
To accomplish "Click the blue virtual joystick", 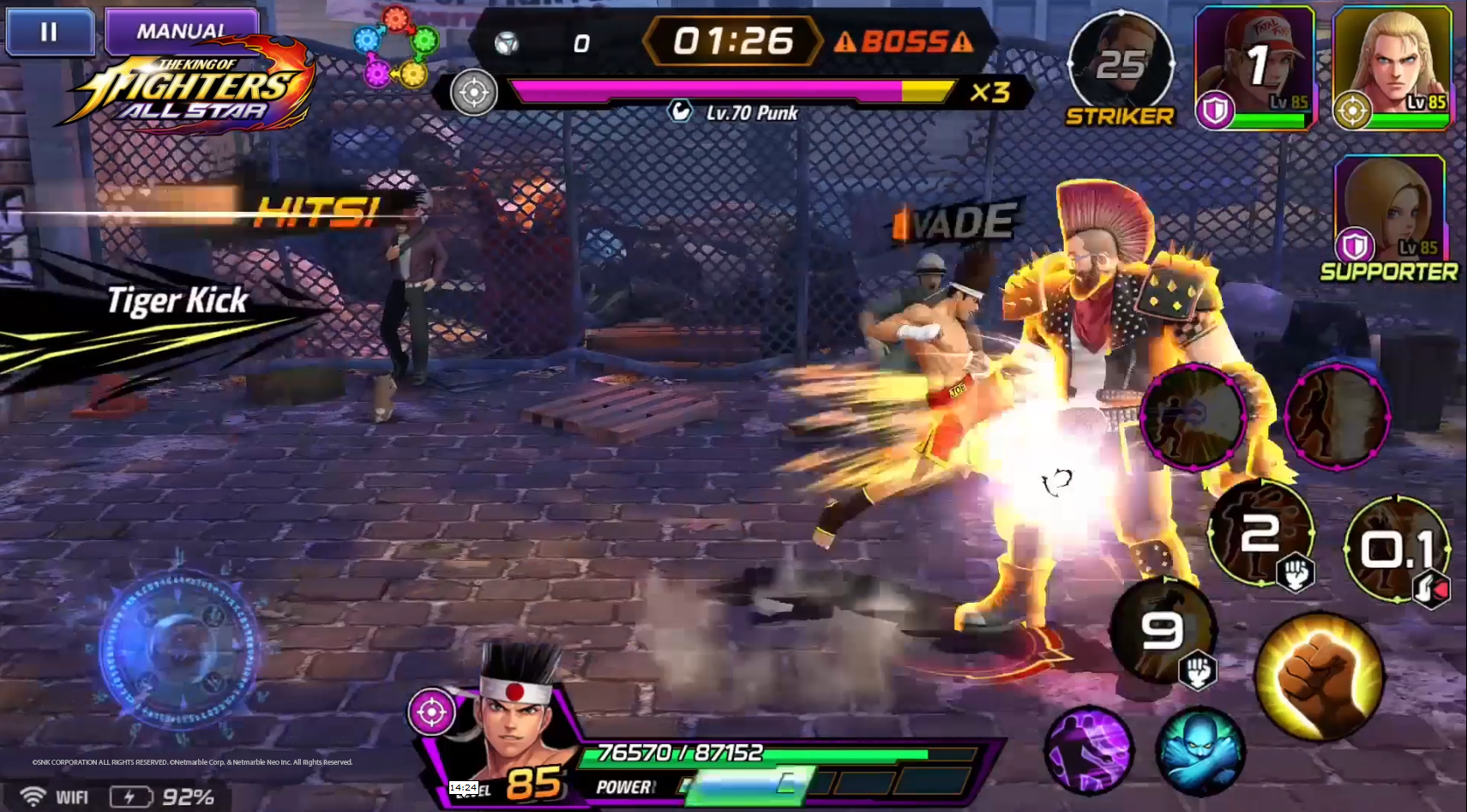I will [179, 649].
